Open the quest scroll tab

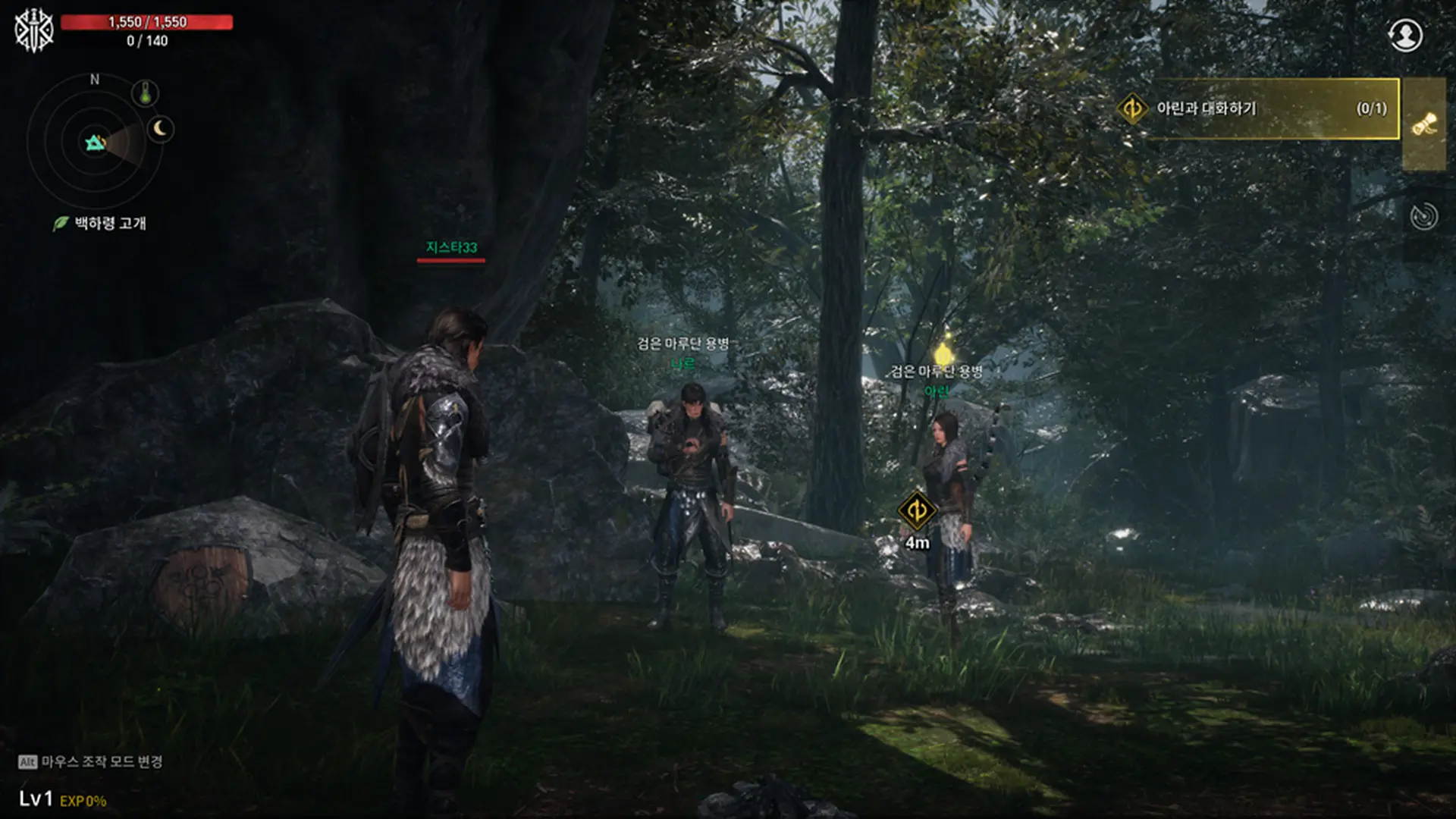click(1424, 124)
